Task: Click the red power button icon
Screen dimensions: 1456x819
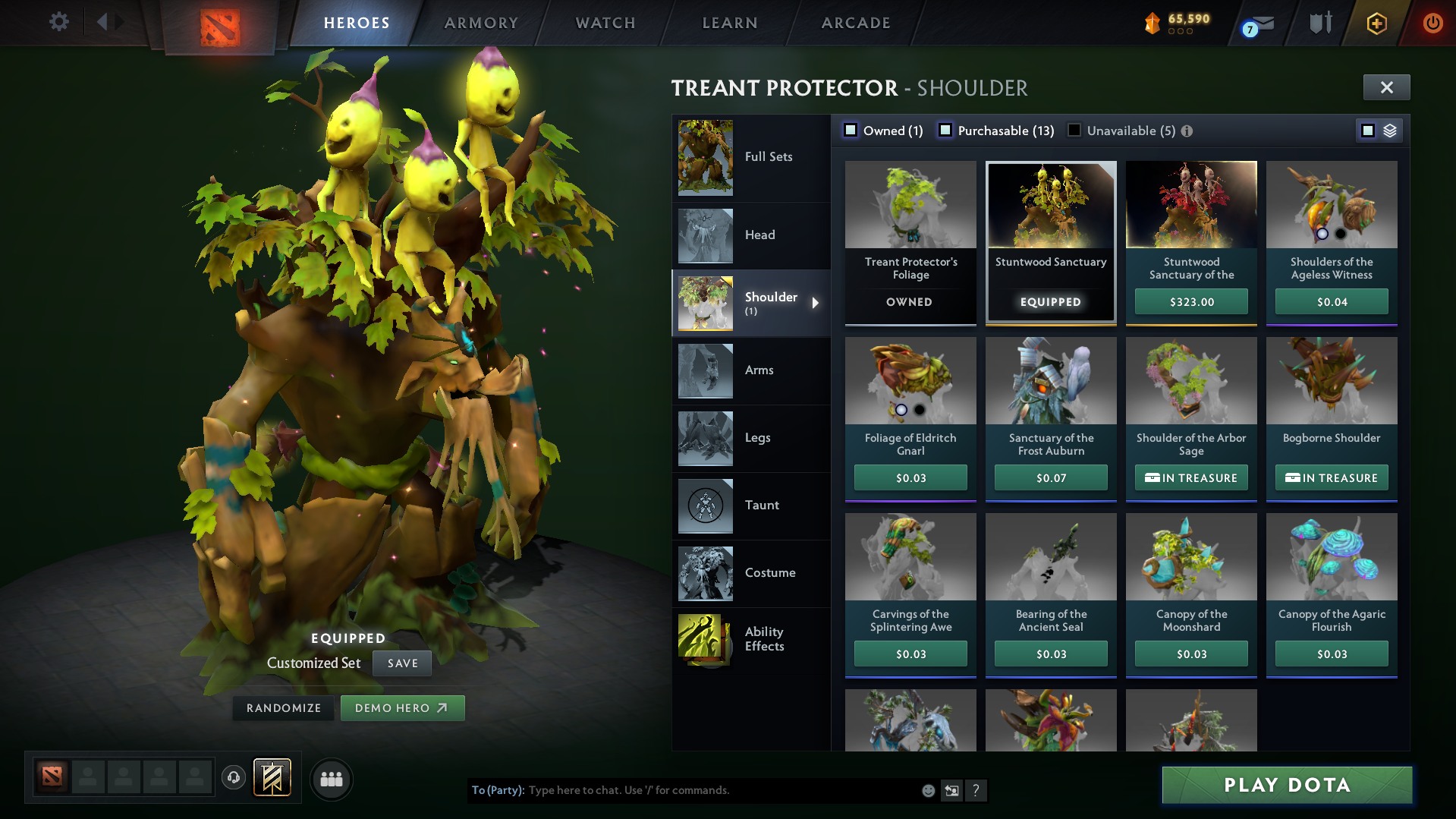Action: [x=1432, y=23]
